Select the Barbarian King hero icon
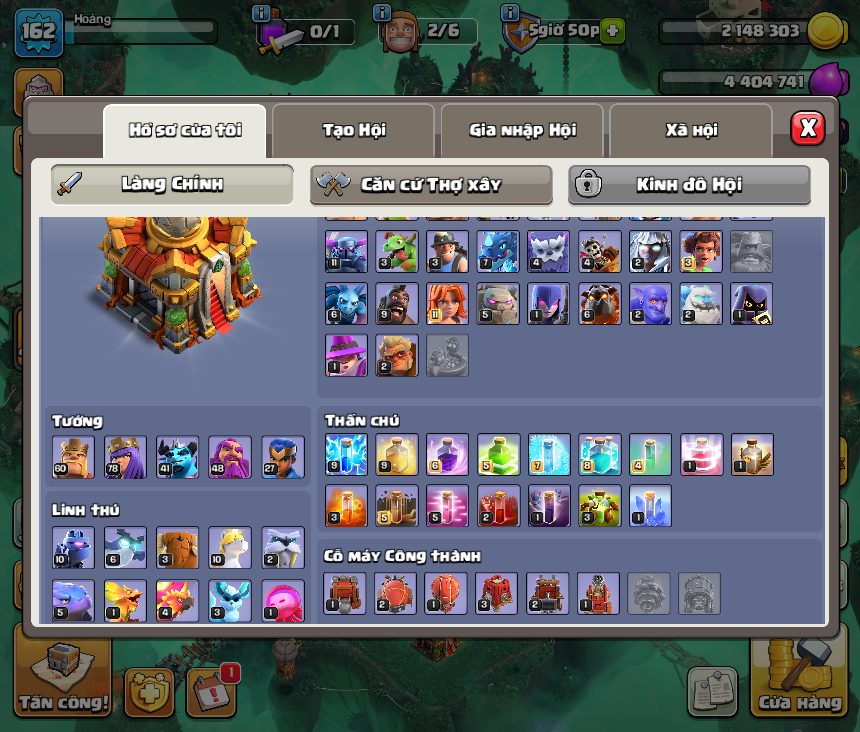Viewport: 860px width, 732px height. click(x=73, y=457)
